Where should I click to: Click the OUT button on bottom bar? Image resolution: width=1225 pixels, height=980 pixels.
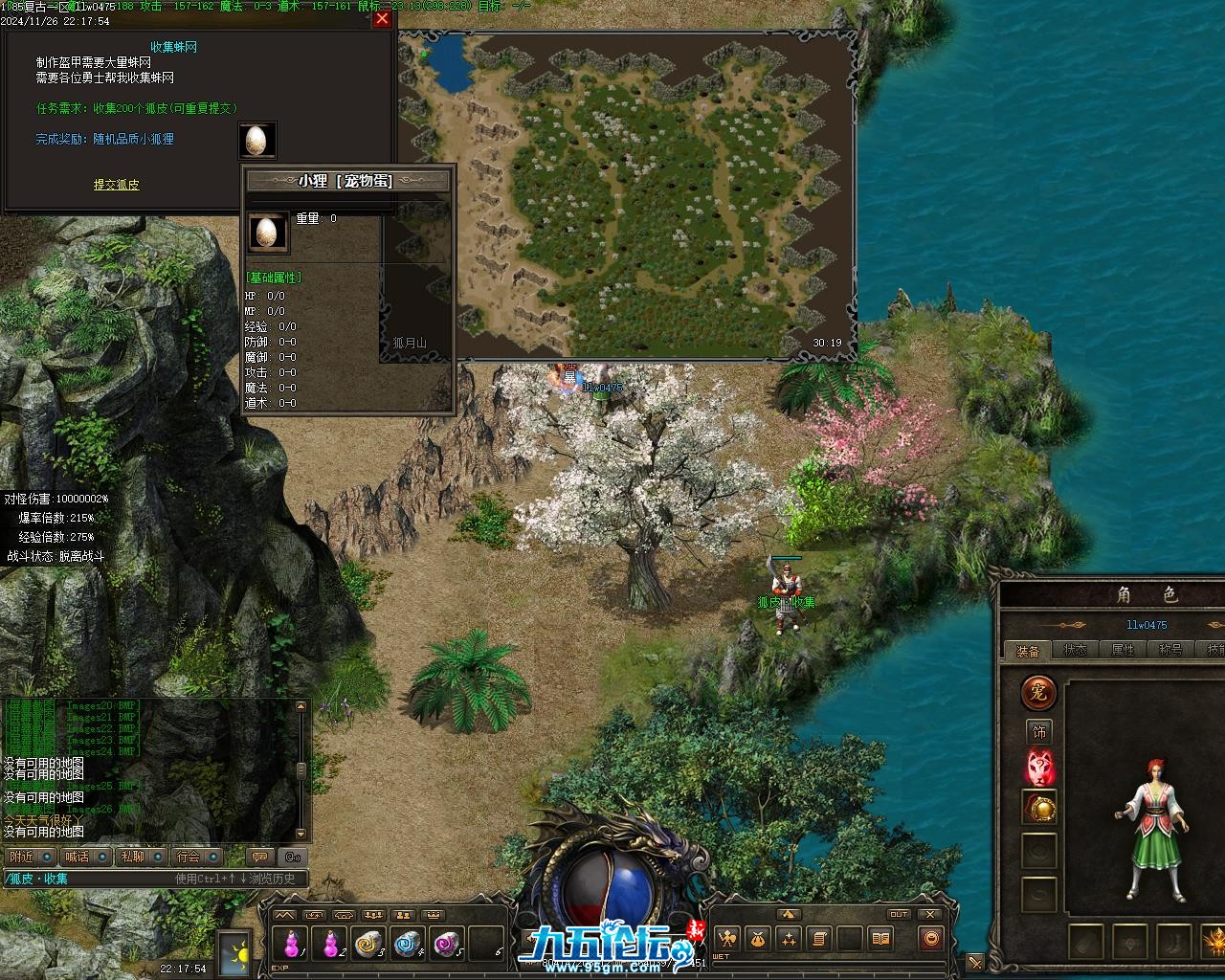898,914
